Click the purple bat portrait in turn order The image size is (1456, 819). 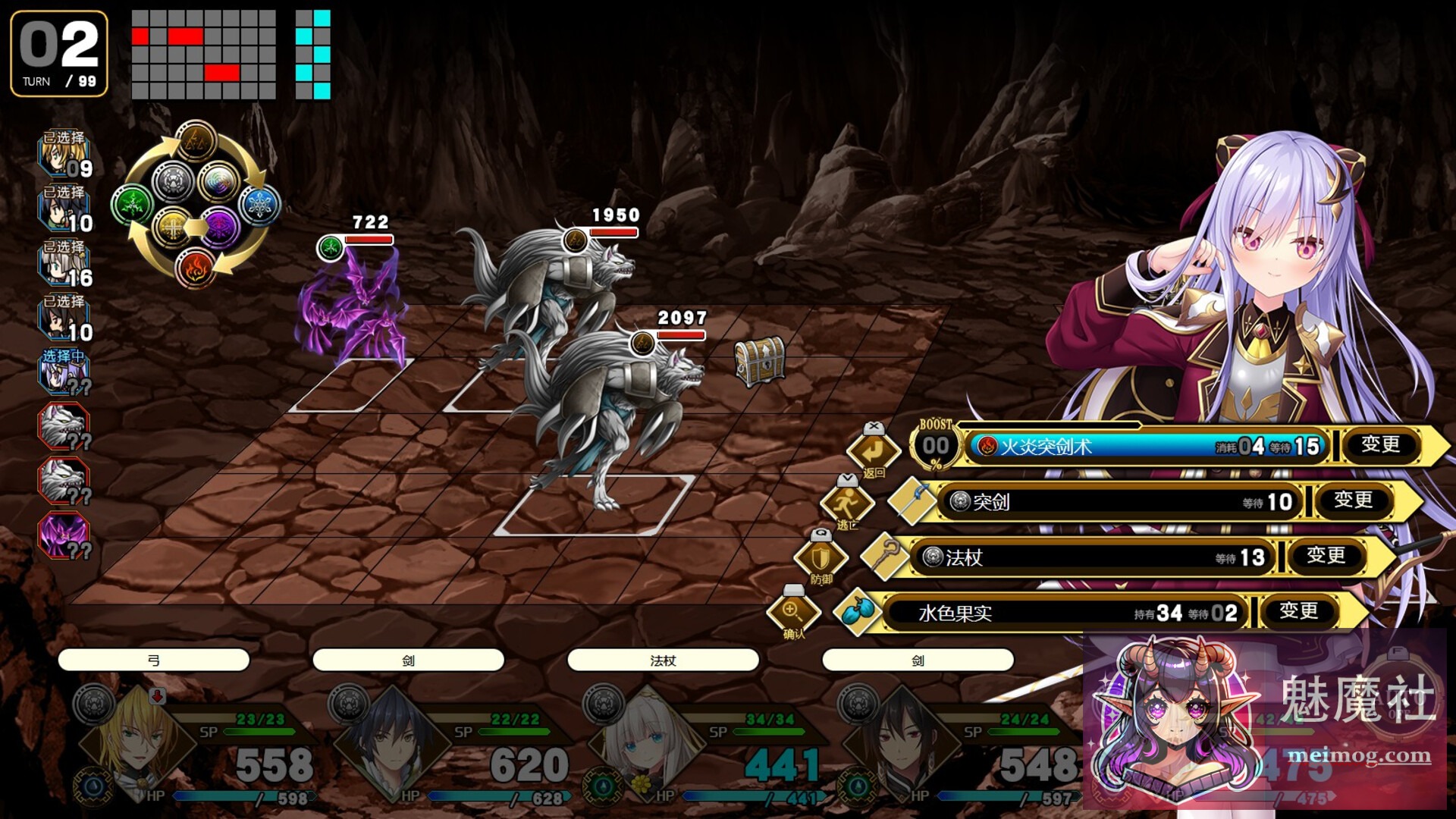click(x=64, y=535)
